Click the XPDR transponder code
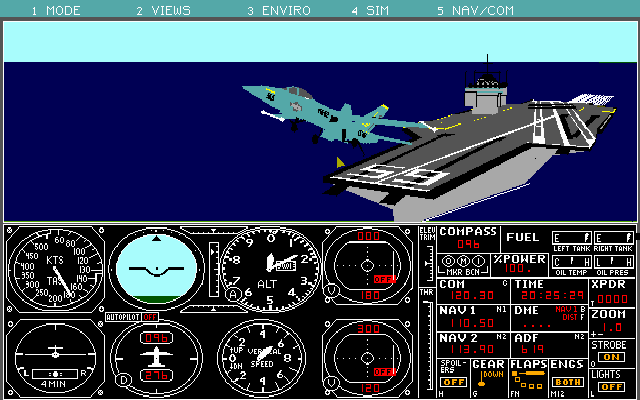Viewport: 640px width, 400px height. [x=611, y=298]
